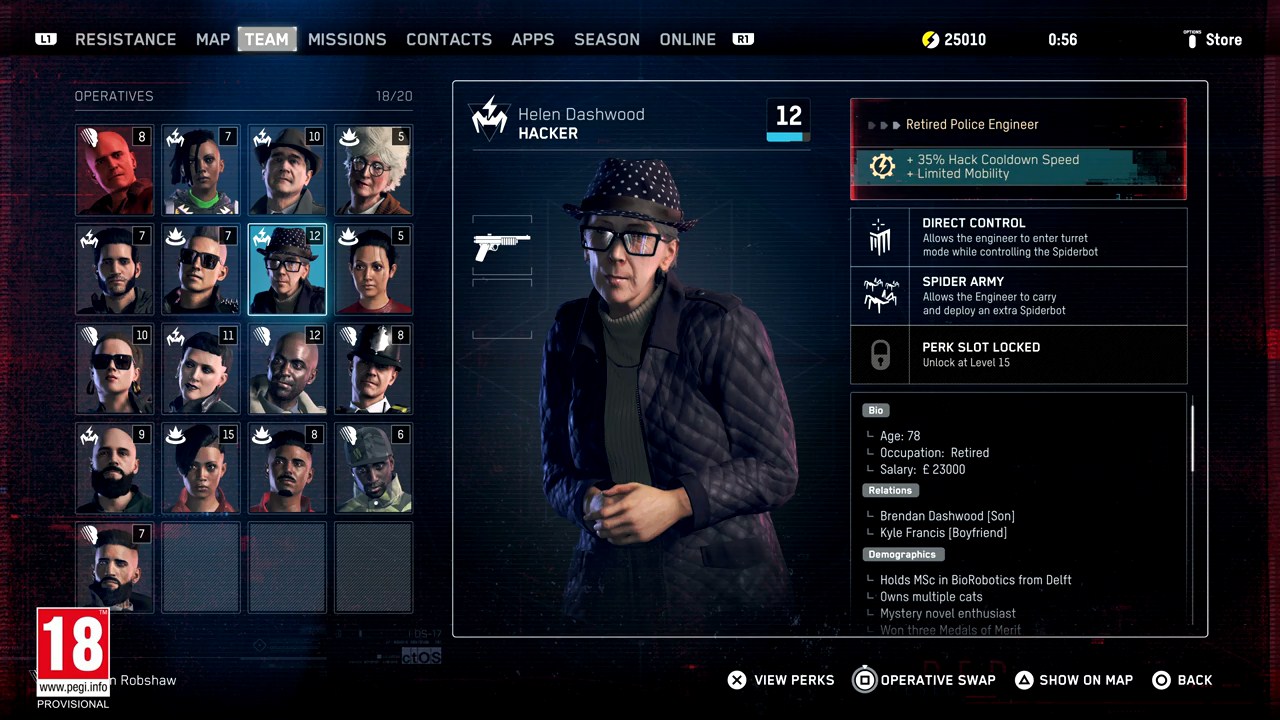Viewport: 1280px width, 720px height.
Task: Select the Online tab
Action: pyautogui.click(x=688, y=40)
